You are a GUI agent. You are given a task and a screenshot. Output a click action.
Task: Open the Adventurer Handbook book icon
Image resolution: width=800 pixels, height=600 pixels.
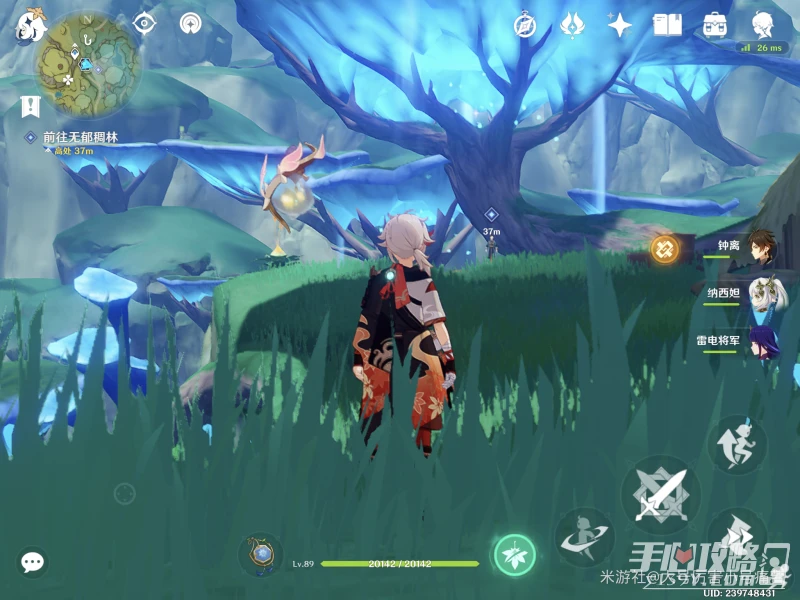[x=667, y=25]
